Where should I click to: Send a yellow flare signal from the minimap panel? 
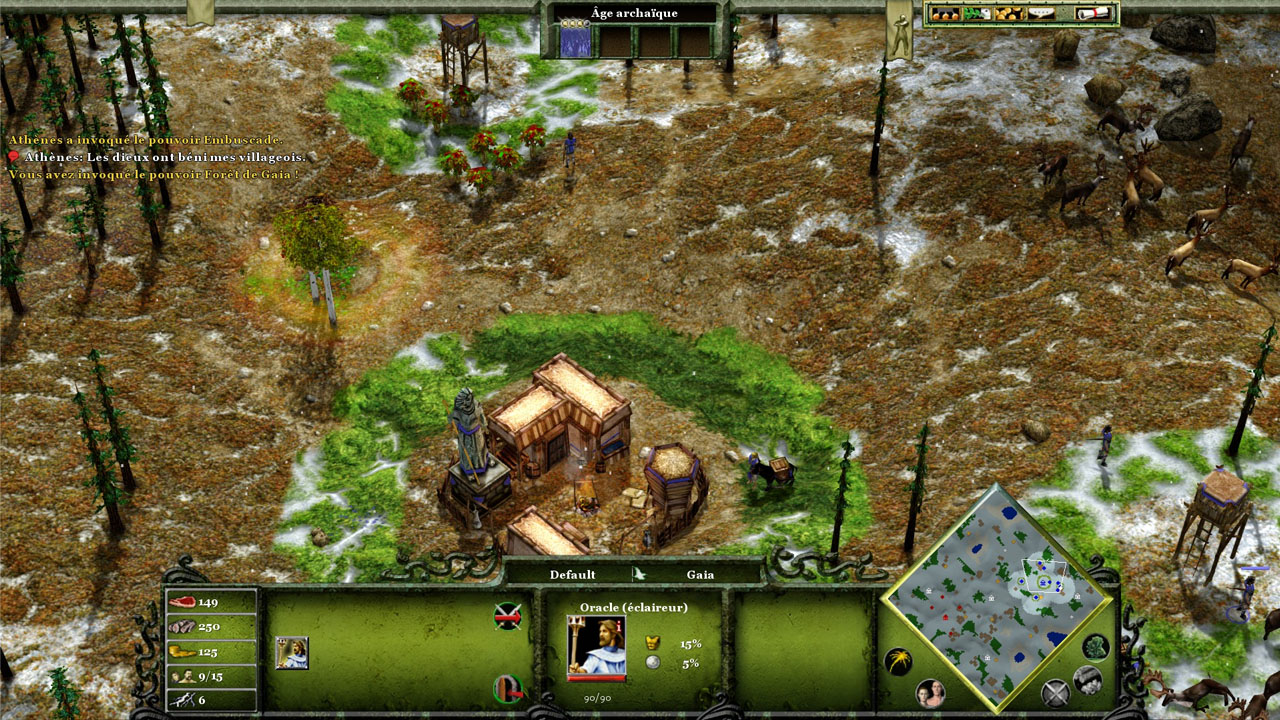click(x=897, y=661)
